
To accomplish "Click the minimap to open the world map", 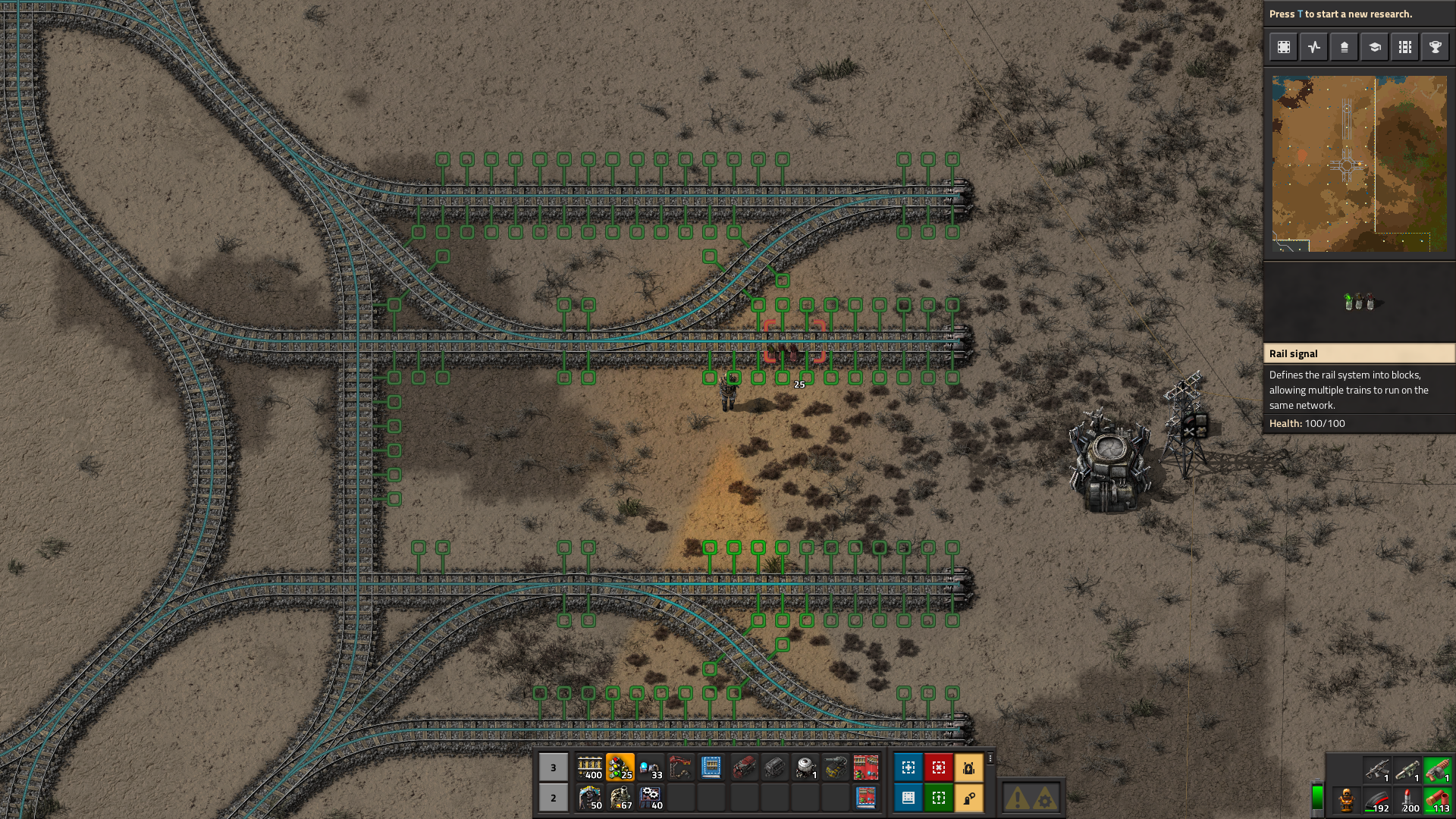I will pyautogui.click(x=1359, y=163).
